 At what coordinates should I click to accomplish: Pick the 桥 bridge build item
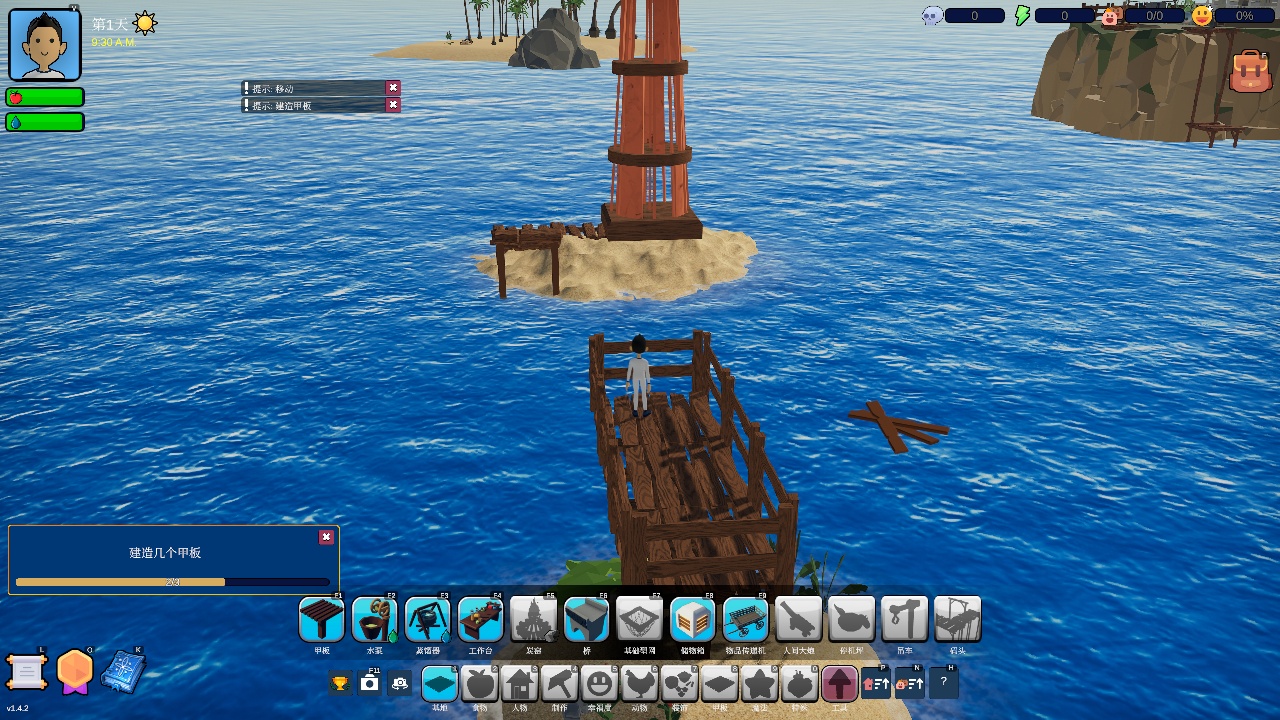pos(587,620)
